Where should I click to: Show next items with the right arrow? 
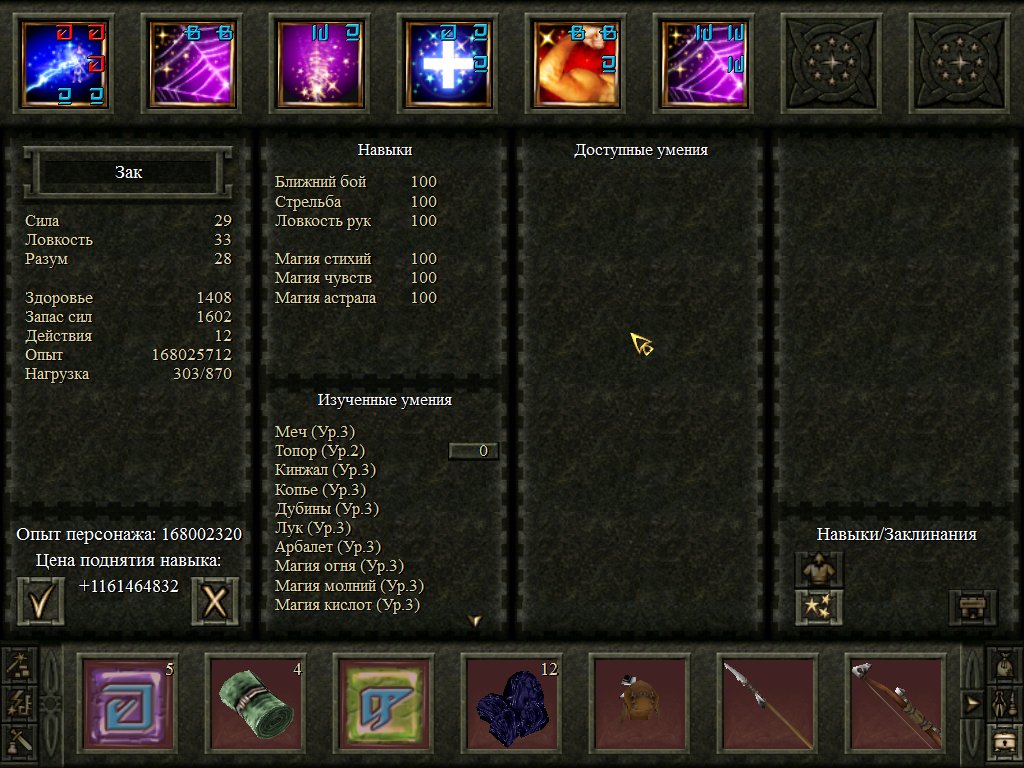click(x=970, y=704)
